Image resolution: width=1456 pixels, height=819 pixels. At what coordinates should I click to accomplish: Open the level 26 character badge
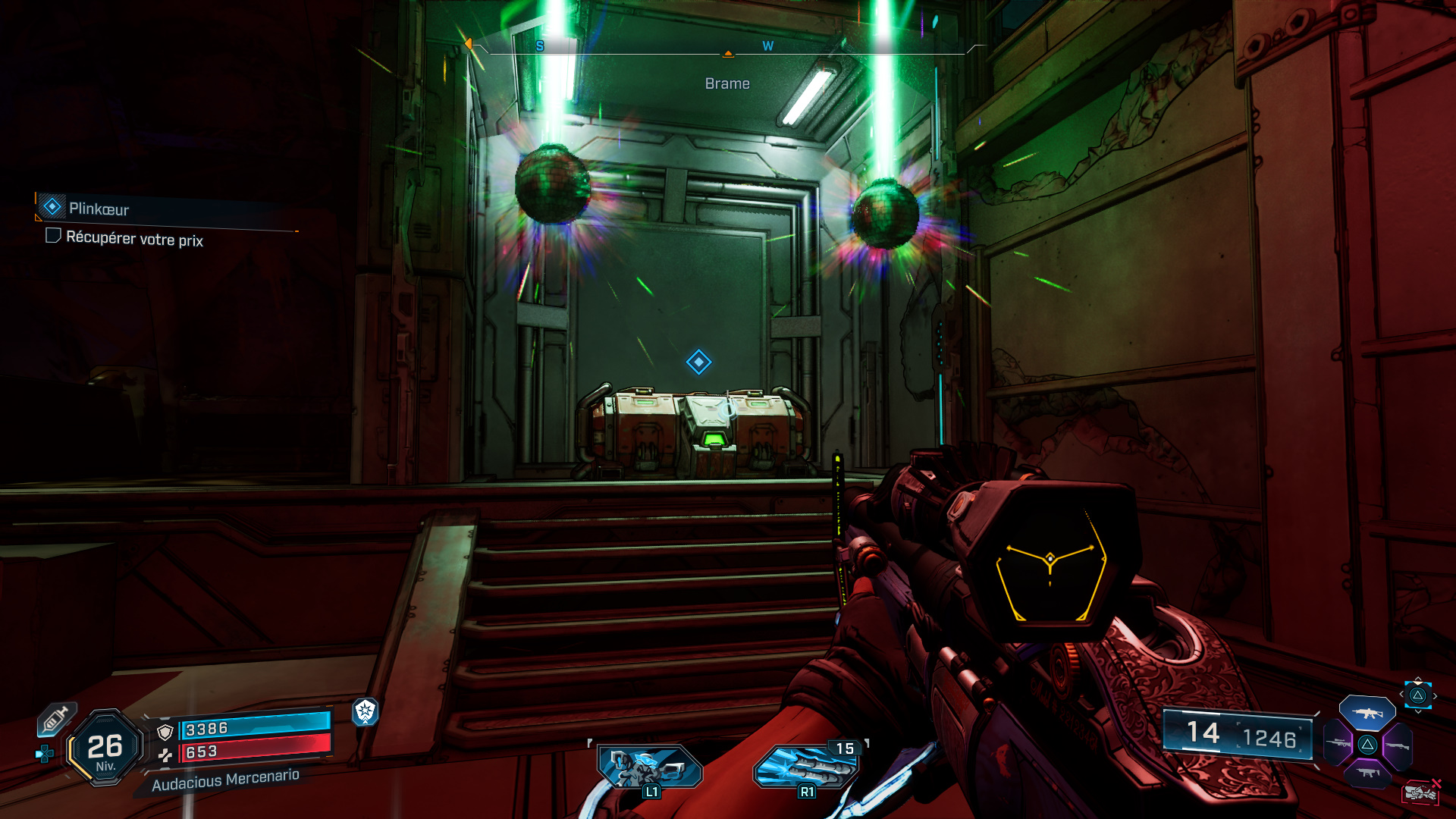(x=105, y=748)
